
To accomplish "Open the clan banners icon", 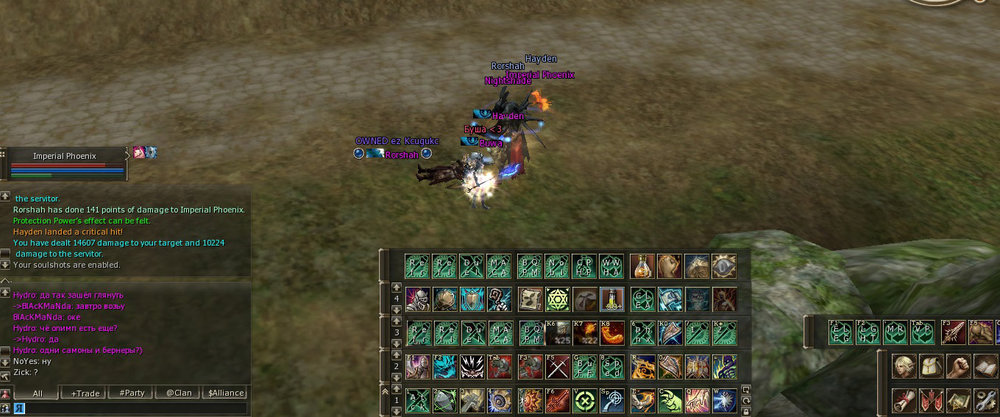I will coord(931,400).
